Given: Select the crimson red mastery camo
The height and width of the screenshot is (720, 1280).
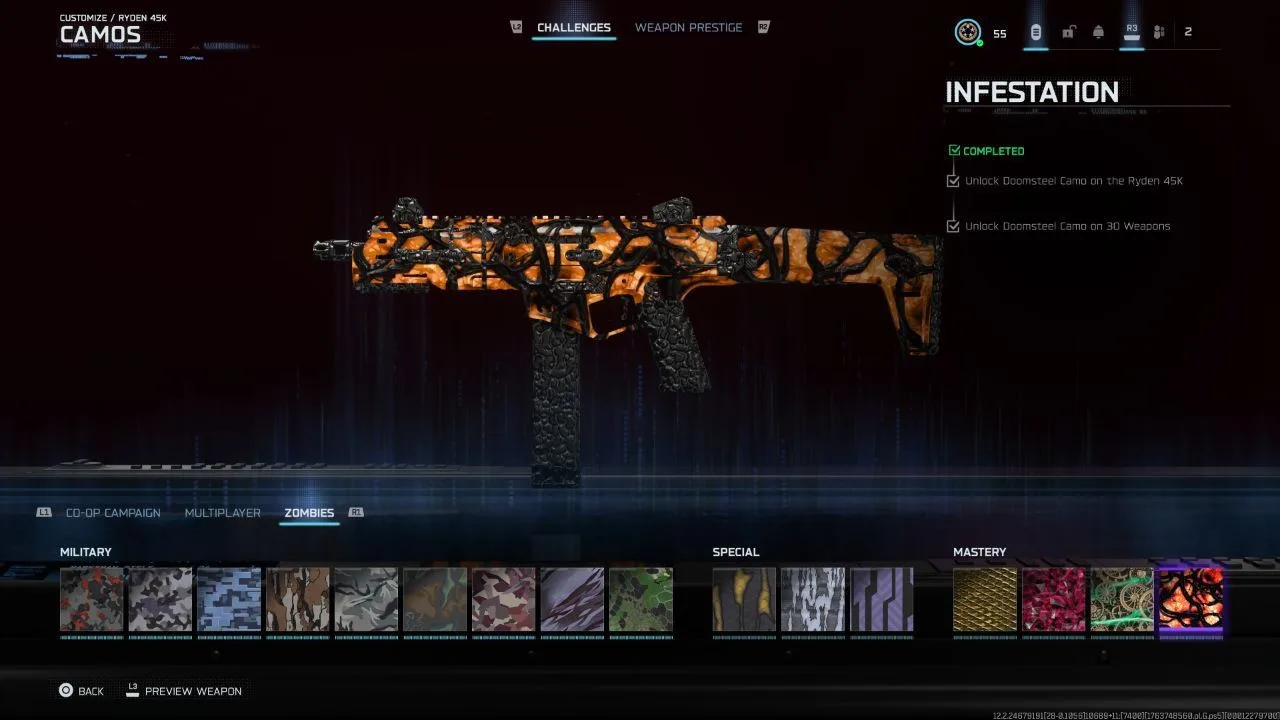Looking at the screenshot, I should point(1053,600).
